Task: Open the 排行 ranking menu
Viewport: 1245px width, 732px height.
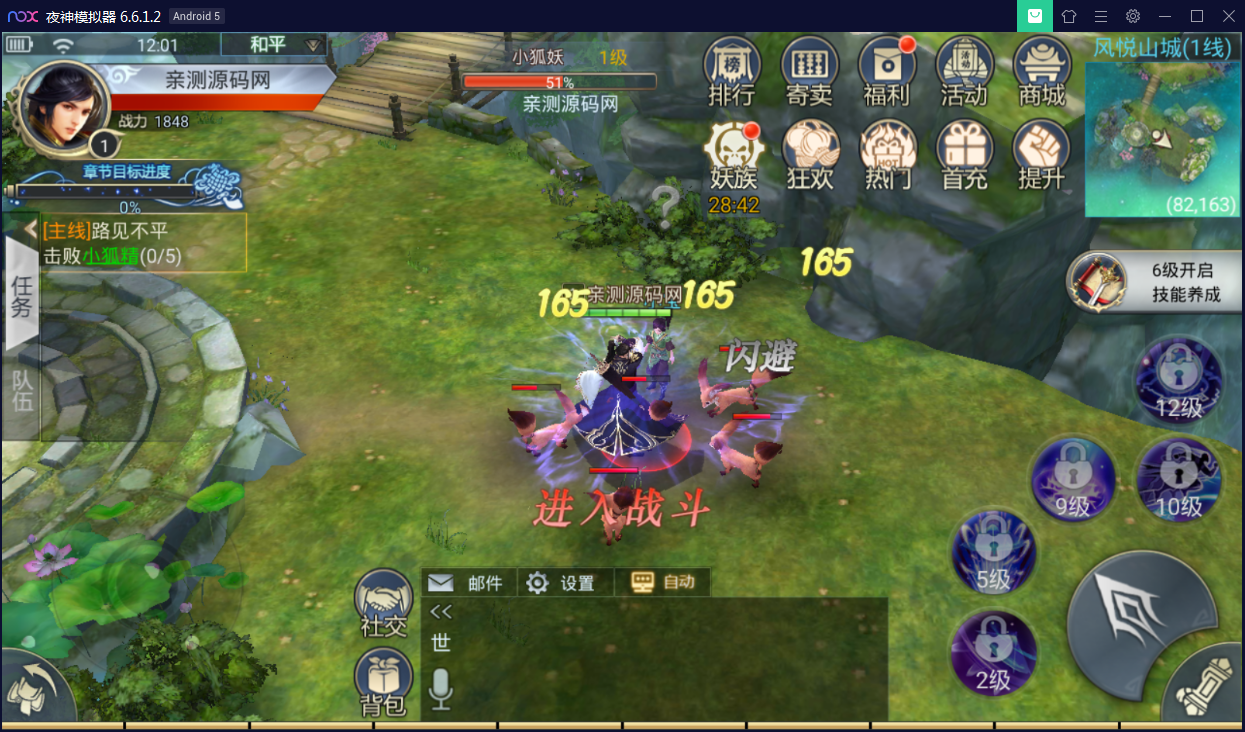Action: [x=732, y=71]
